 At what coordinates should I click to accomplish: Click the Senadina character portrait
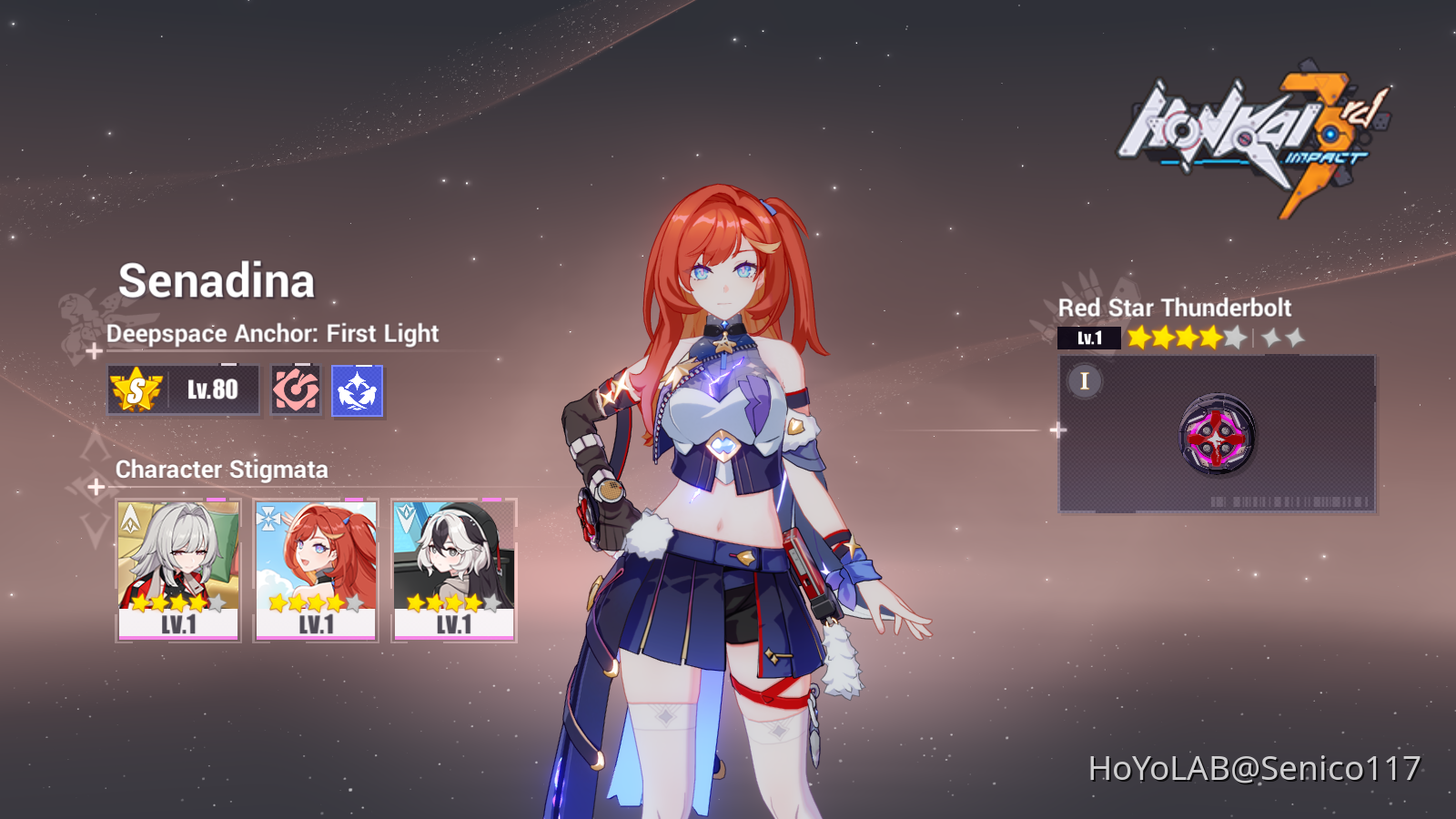click(x=728, y=455)
